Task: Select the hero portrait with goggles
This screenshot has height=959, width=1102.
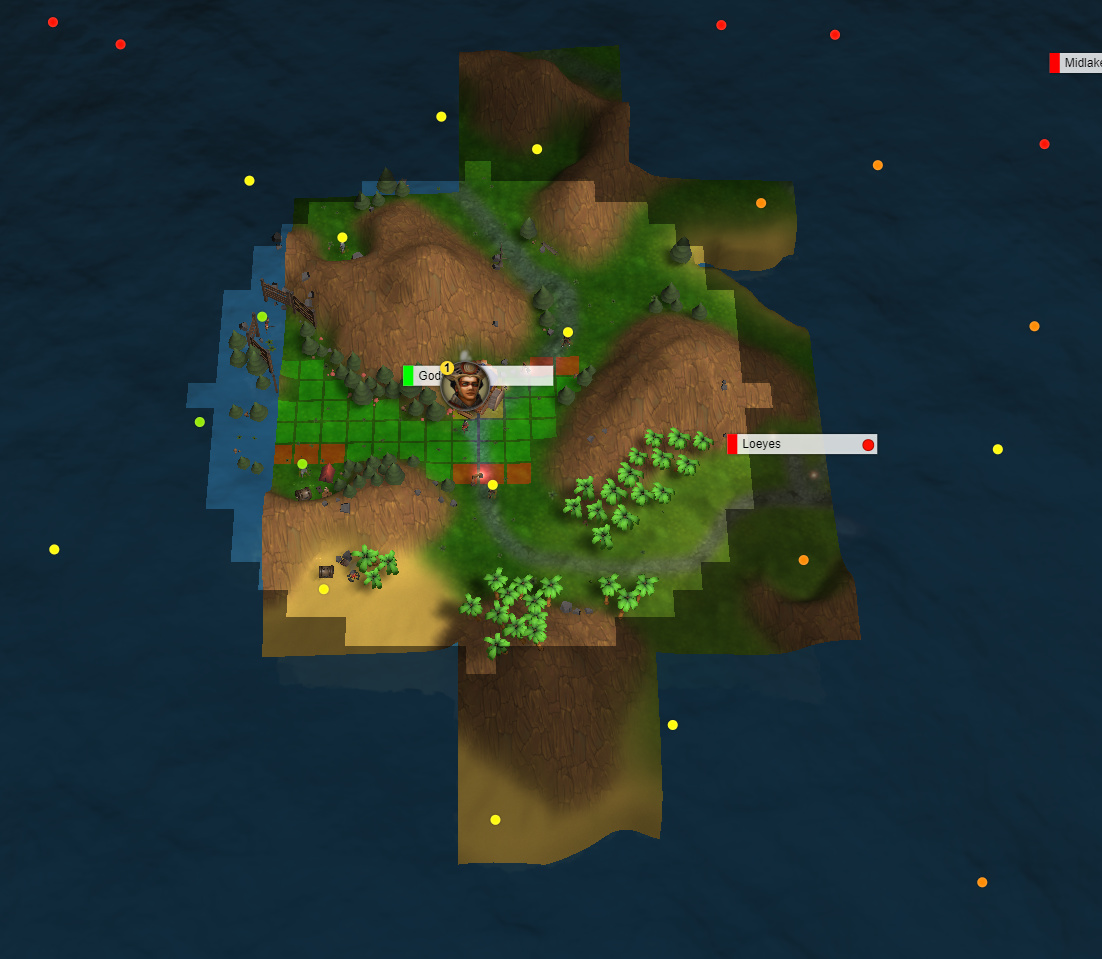Action: click(466, 388)
